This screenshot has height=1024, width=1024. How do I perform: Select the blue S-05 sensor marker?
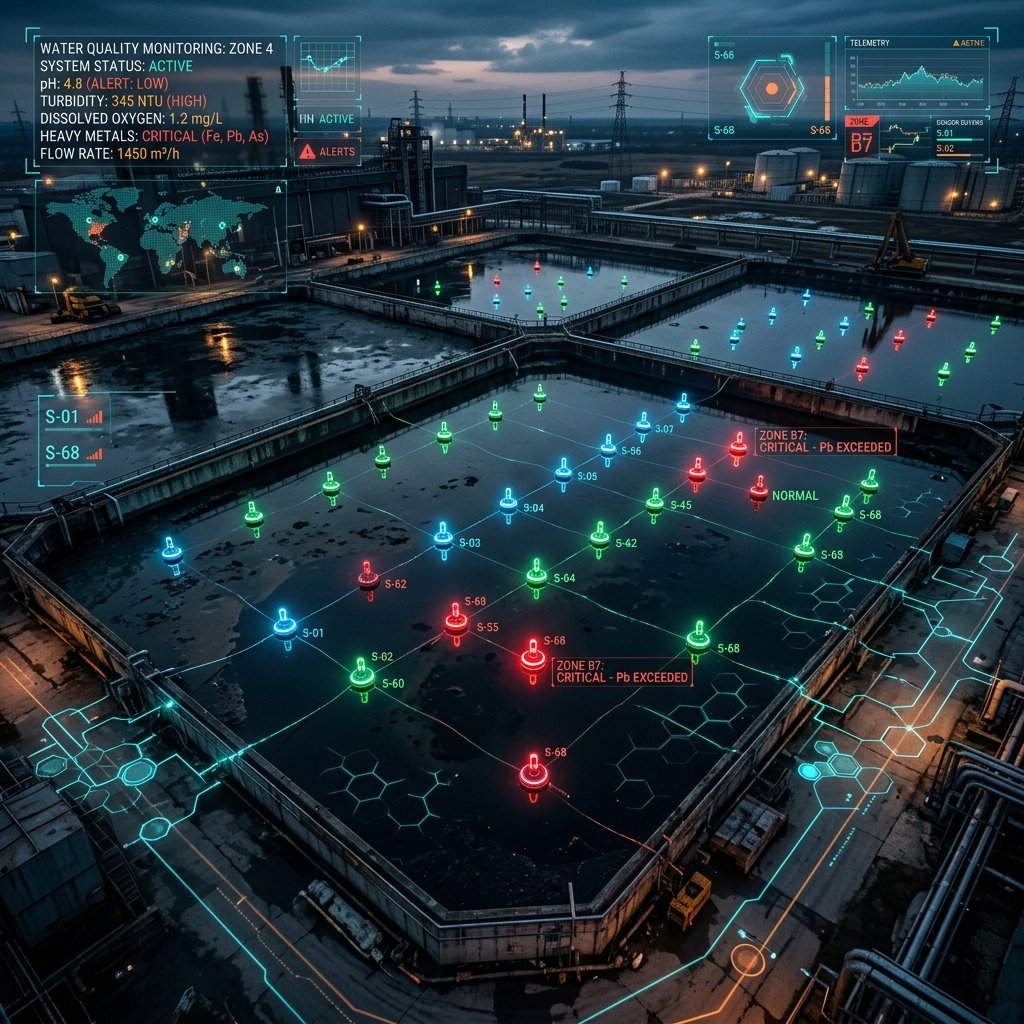[x=564, y=471]
